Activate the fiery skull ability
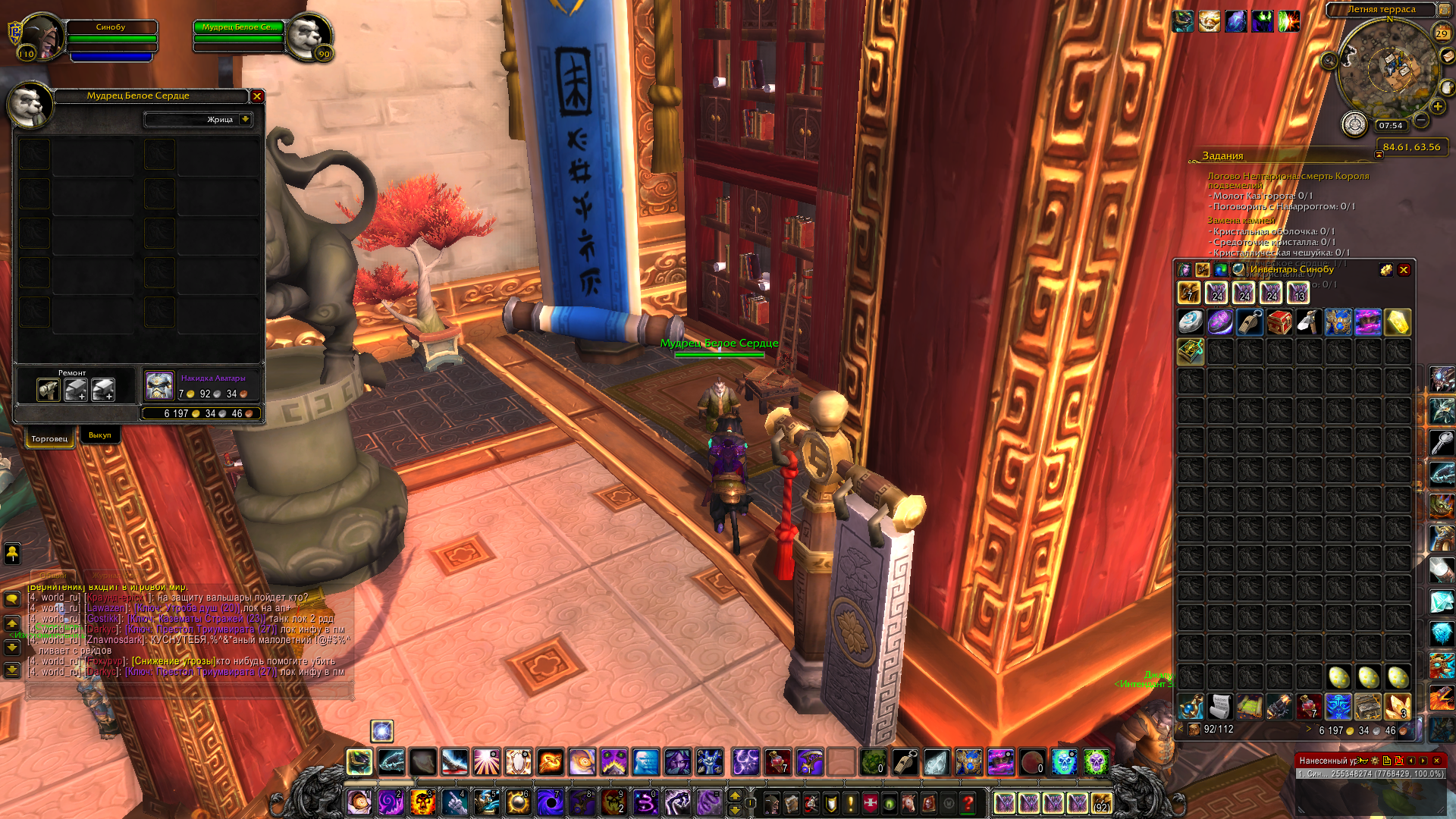The height and width of the screenshot is (819, 1456). 422,802
